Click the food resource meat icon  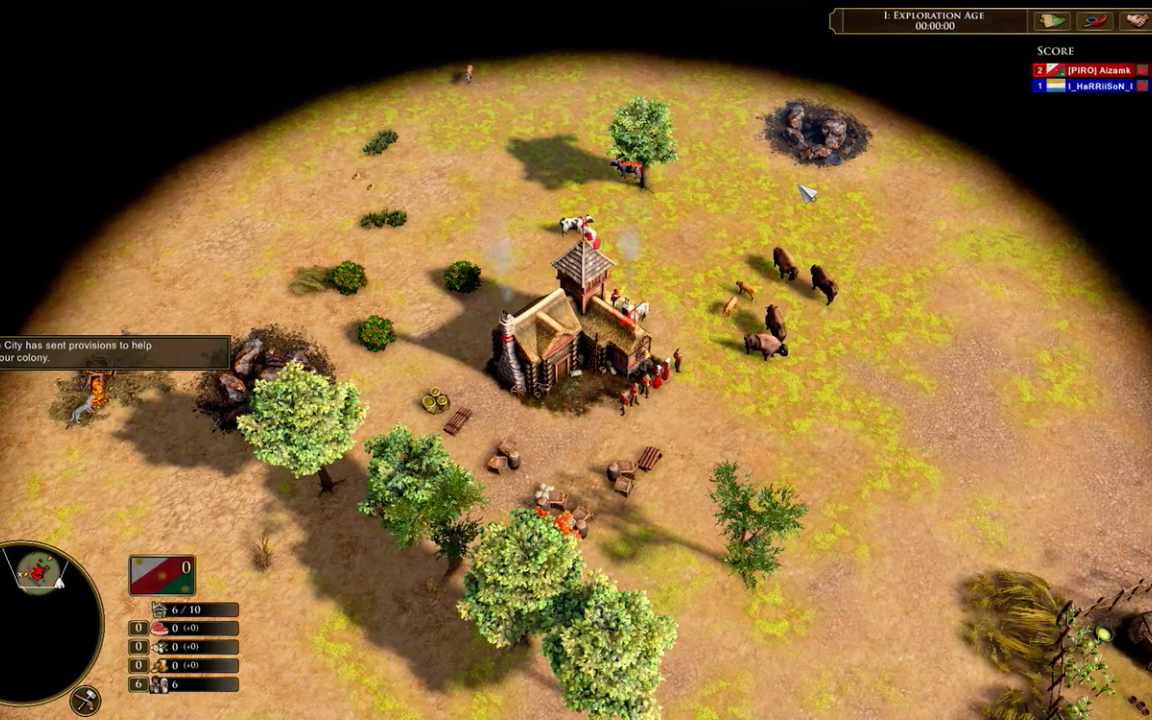coord(160,629)
